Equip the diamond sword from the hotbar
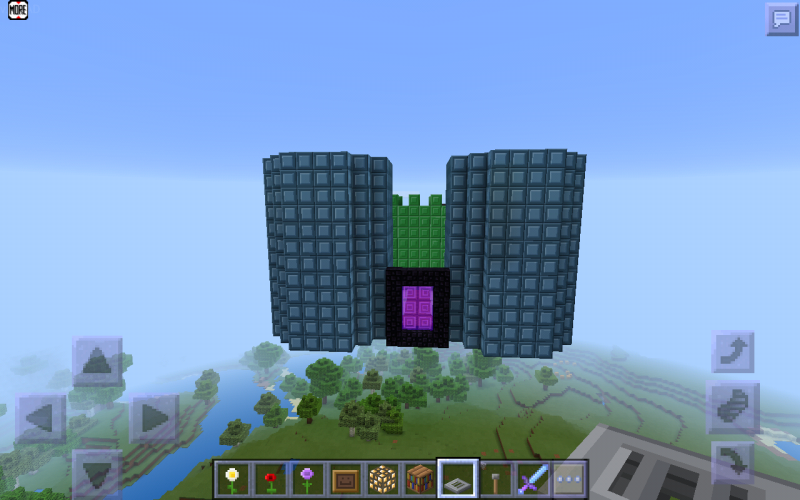Image resolution: width=800 pixels, height=500 pixels. (531, 478)
